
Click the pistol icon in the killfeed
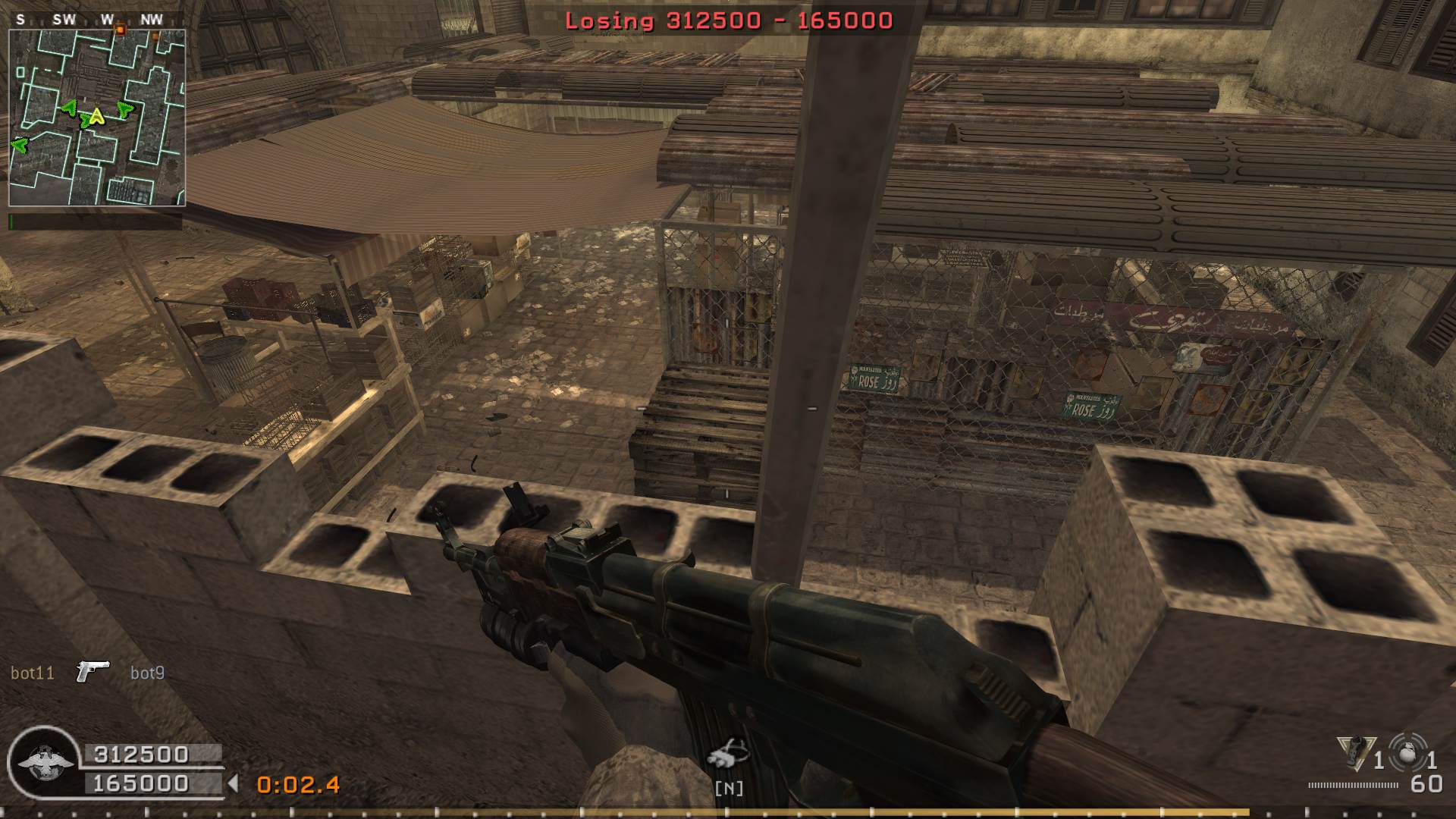93,671
